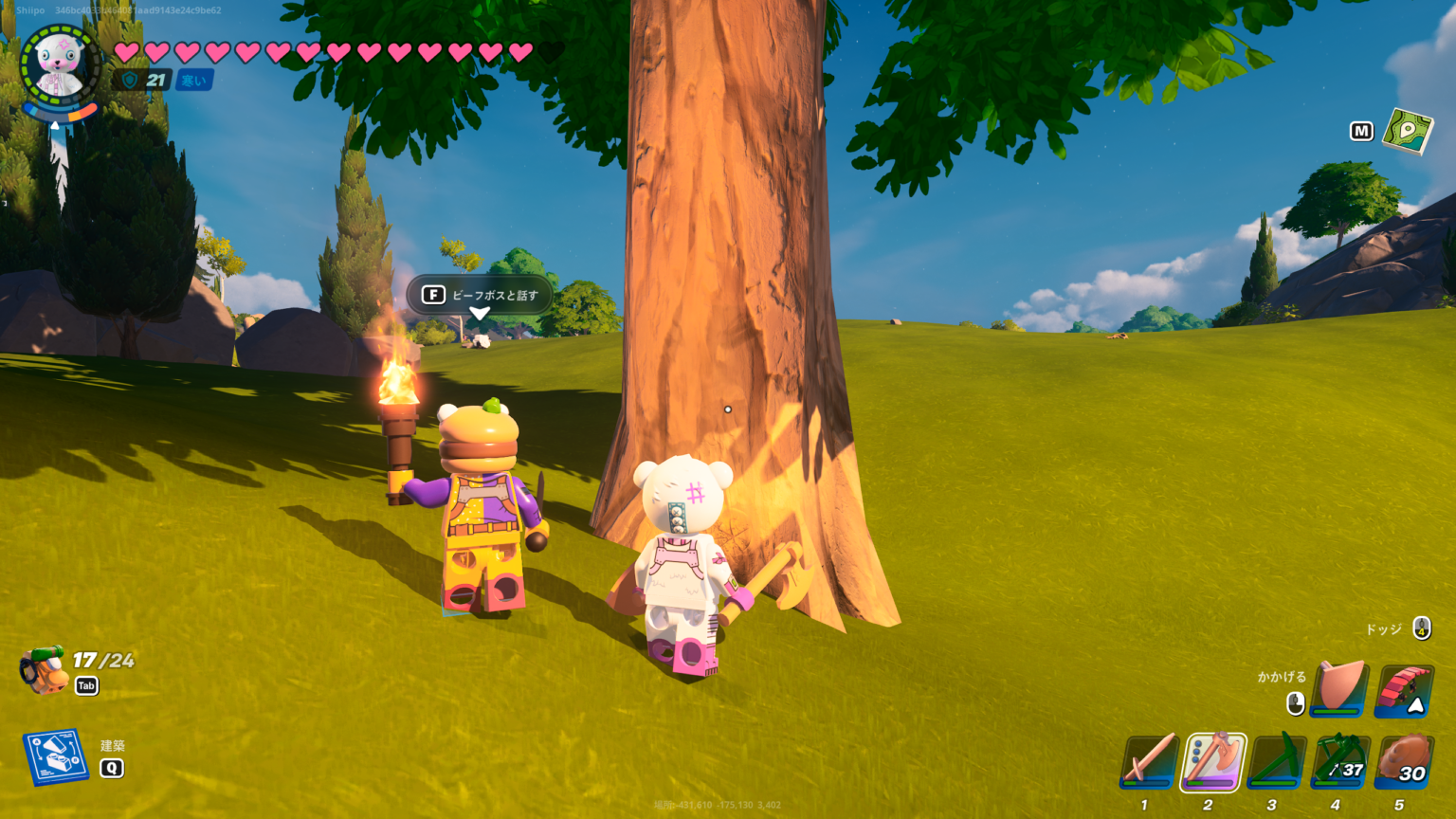1456x819 pixels.
Task: Select the sword in hotbar slot 1
Action: point(1147,763)
